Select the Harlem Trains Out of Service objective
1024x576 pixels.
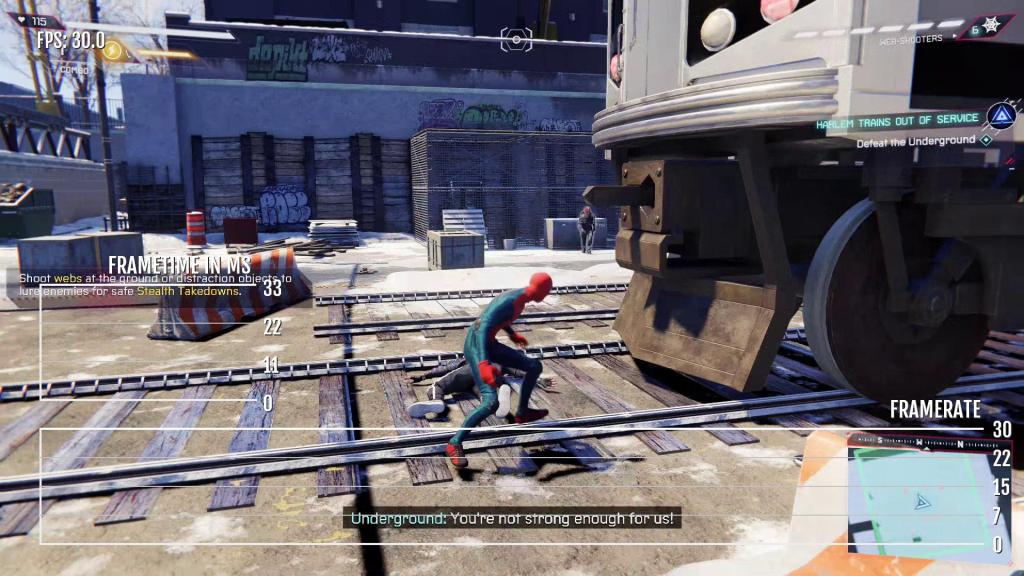896,123
